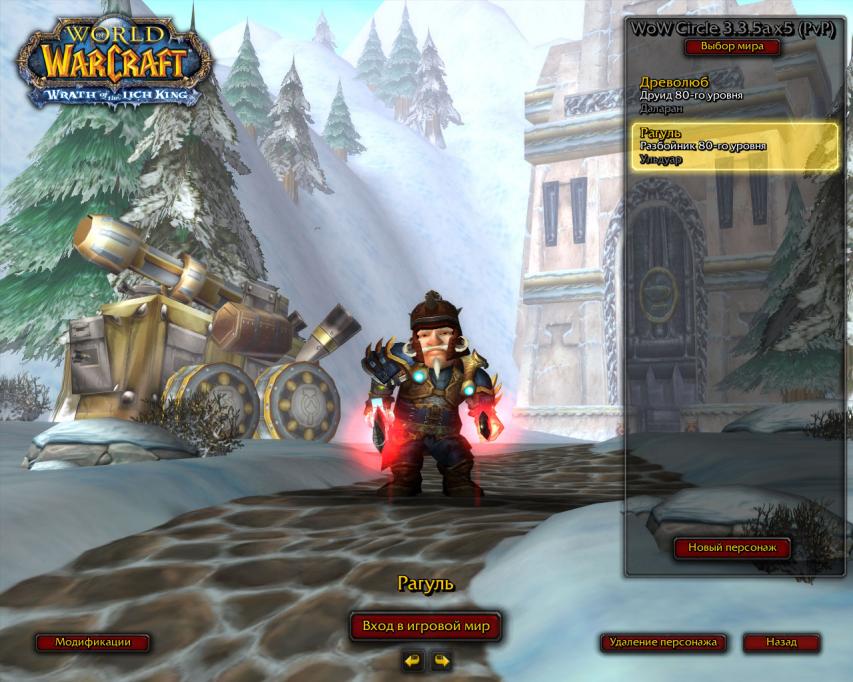This screenshot has width=853, height=682.
Task: Rotate character with the right arrow button
Action: (440, 660)
